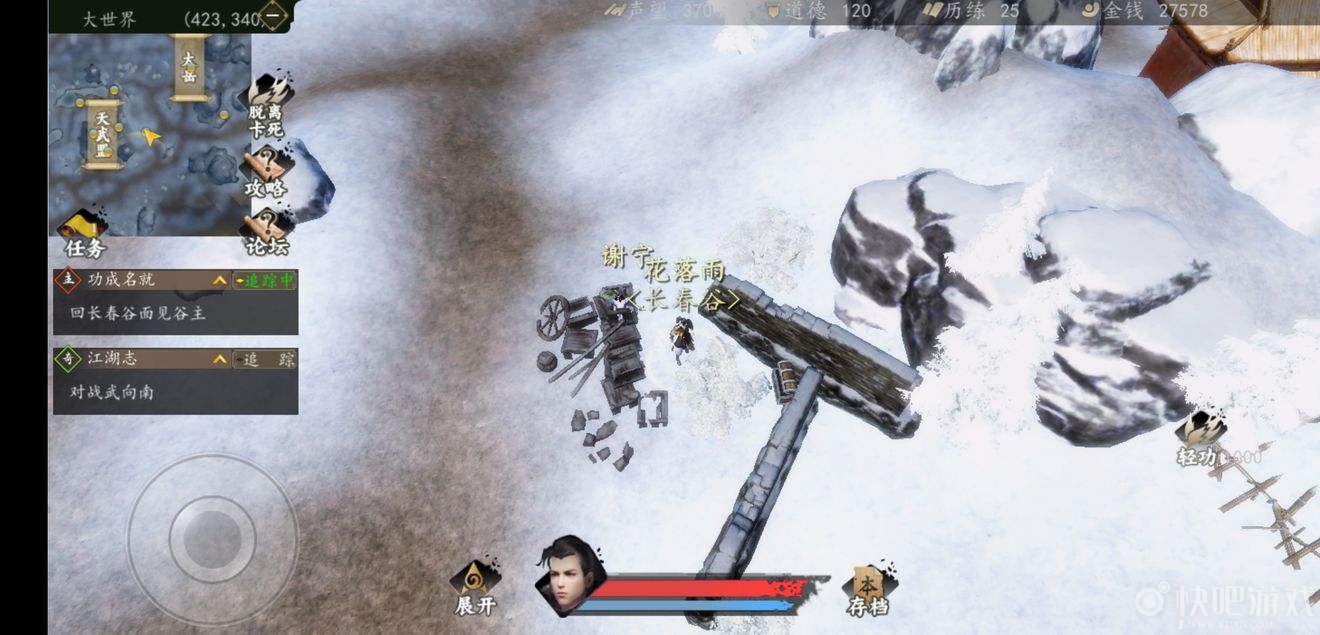1320x635 pixels.
Task: Activate the 轻功 lightness skill
Action: click(1201, 441)
